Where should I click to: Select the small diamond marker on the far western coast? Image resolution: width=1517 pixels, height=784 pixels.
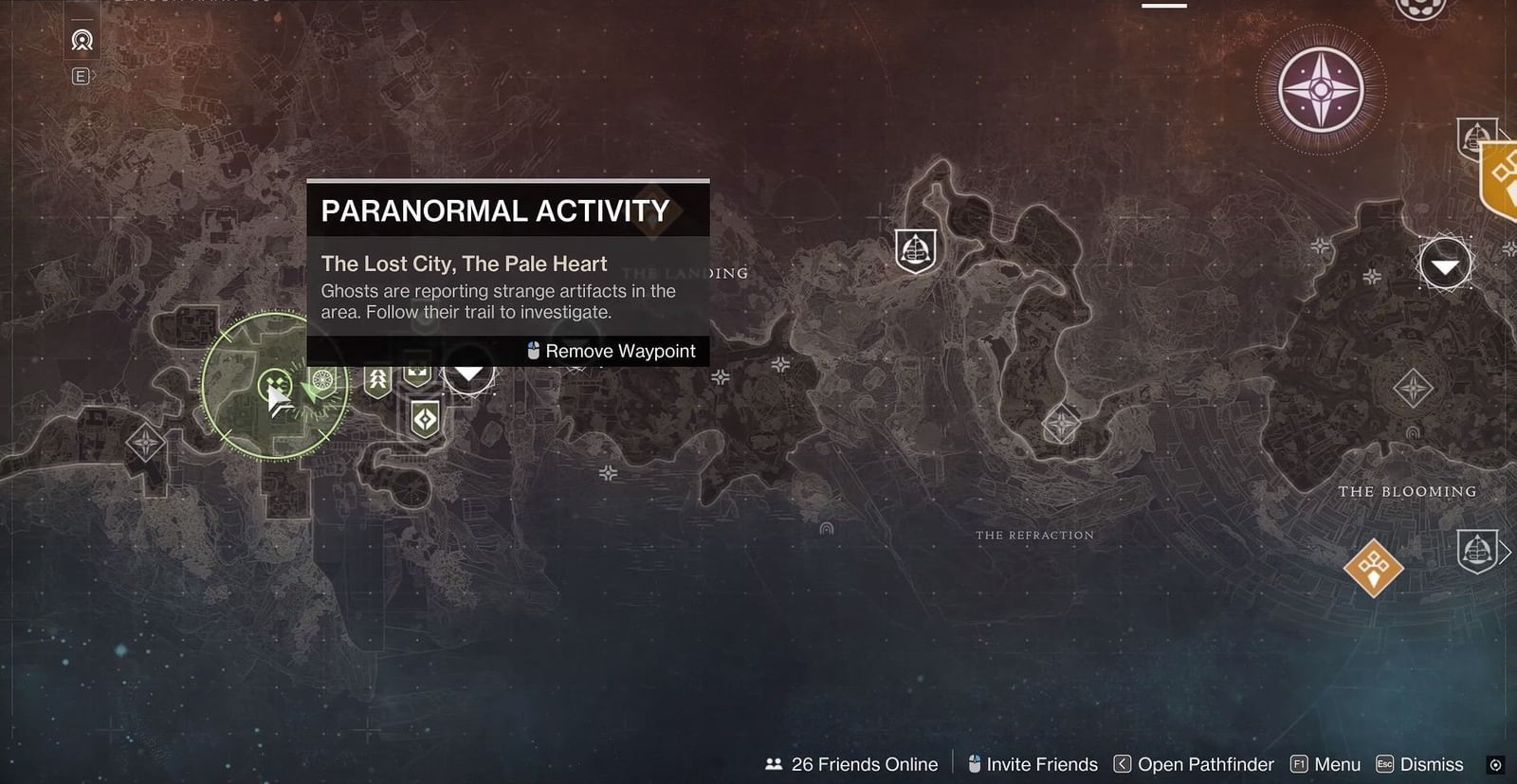point(147,441)
